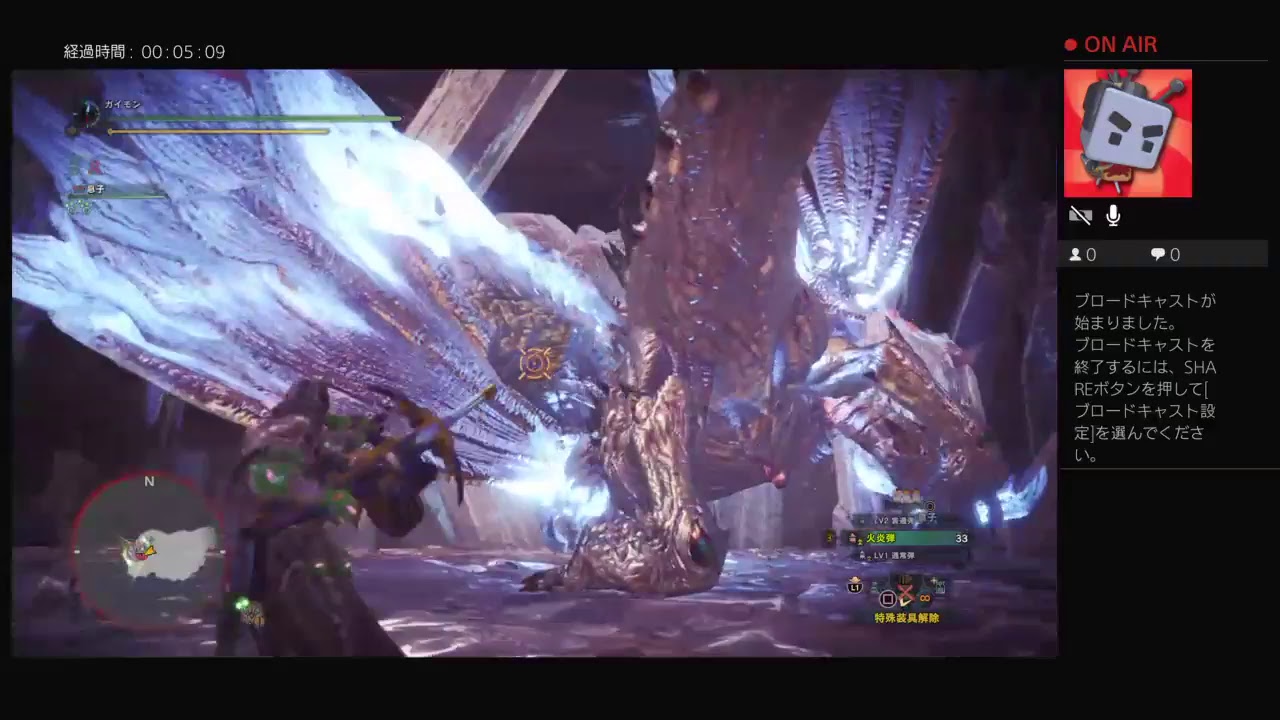1280x720 pixels.
Task: Click the broadcast app avatar thumbnail
Action: coord(1128,133)
